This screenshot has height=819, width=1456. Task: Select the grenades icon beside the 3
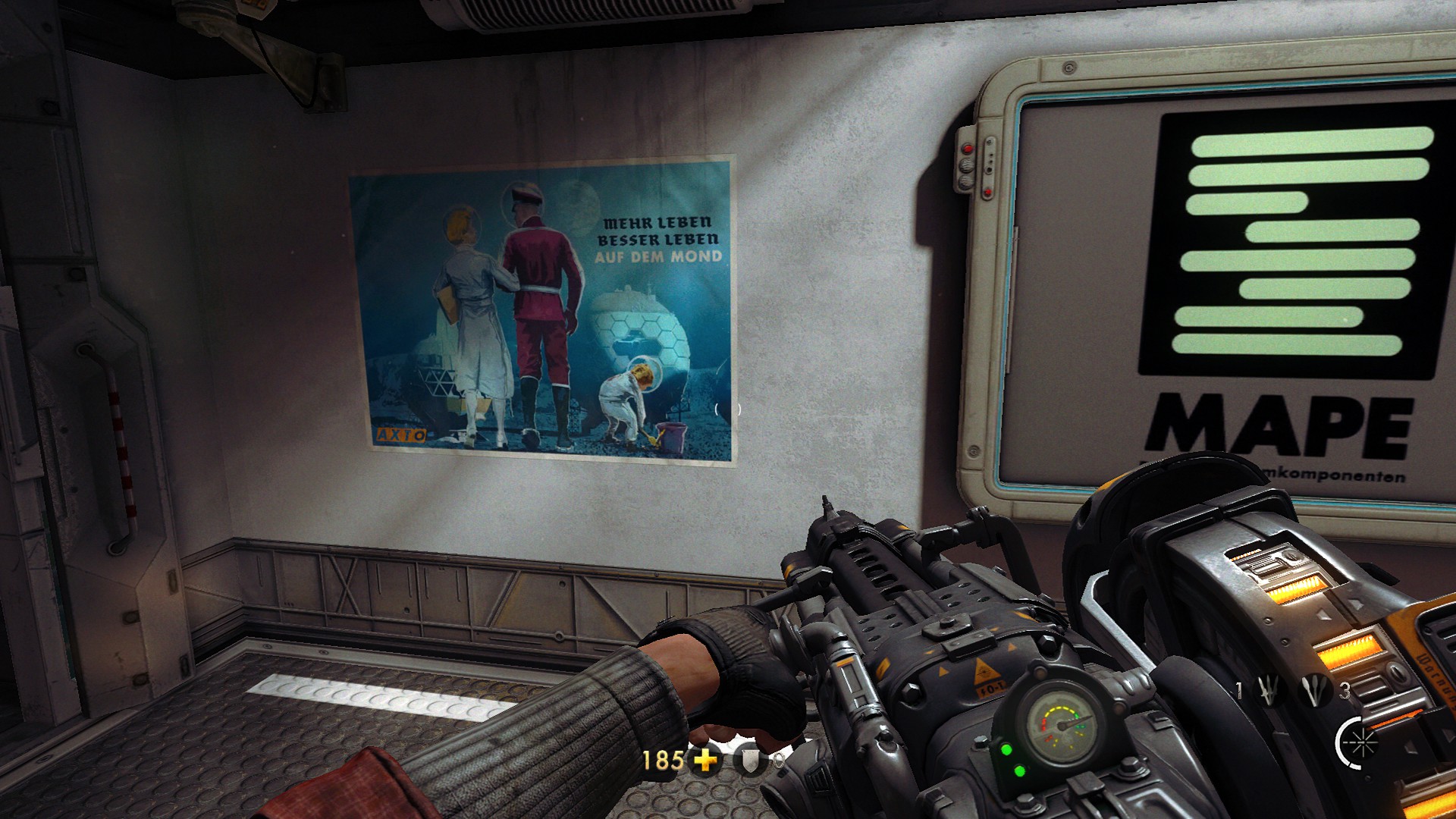tap(1314, 690)
